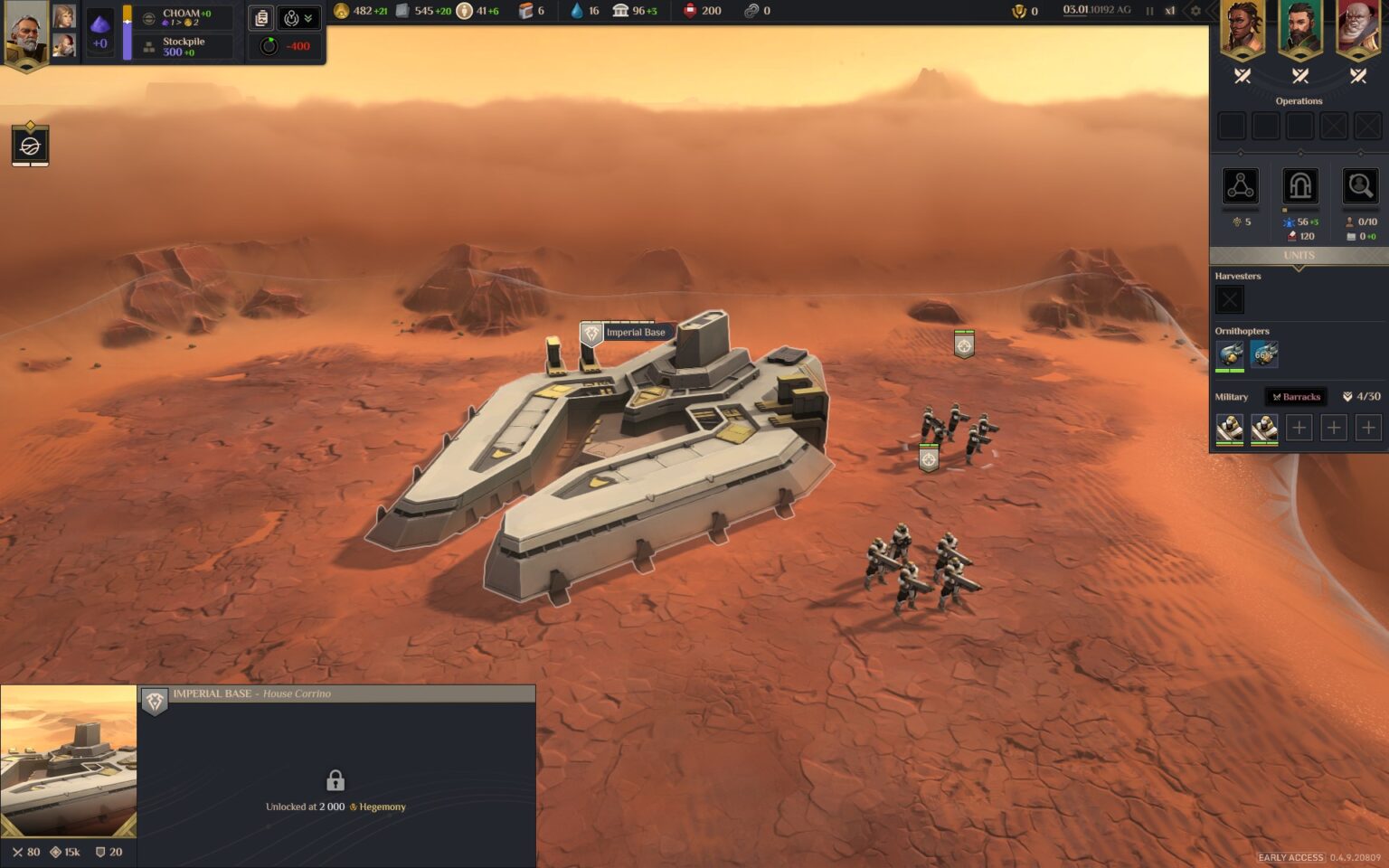Toggle the first agent rivalry crossed-swords emblem
The image size is (1389, 868).
(x=1242, y=76)
